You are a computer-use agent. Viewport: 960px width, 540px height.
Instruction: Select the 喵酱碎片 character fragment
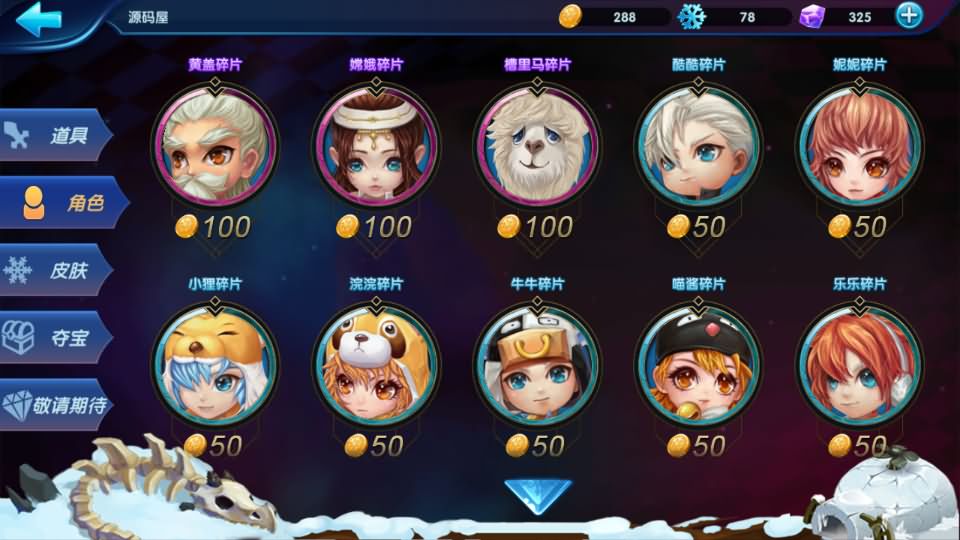point(699,366)
